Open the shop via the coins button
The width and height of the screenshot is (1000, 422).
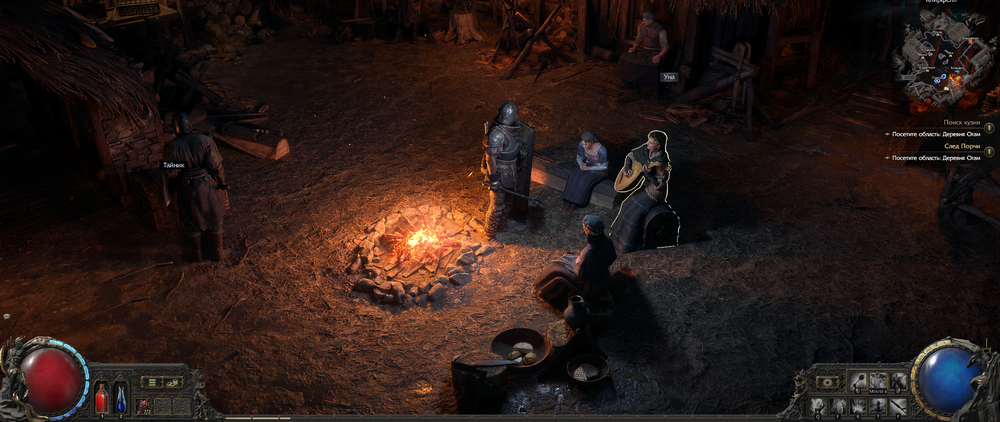click(172, 381)
